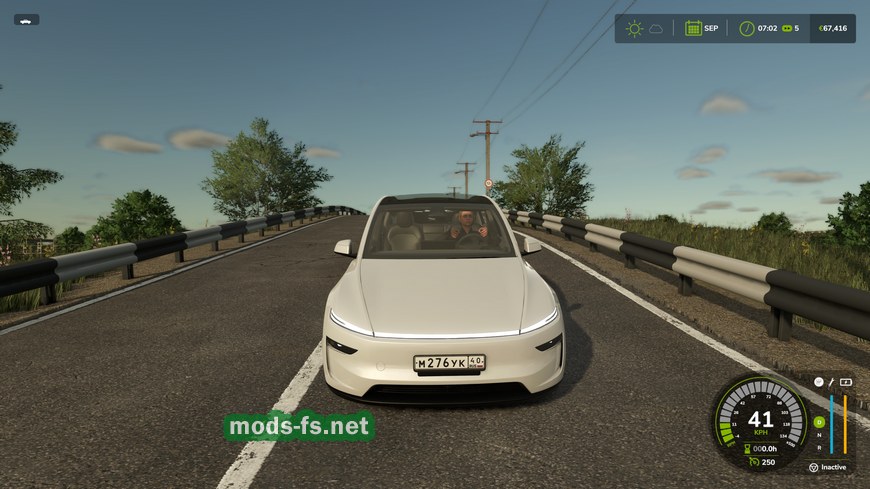Viewport: 870px width, 489px height.
Task: Click the cruise control icon beside 250
Action: click(752, 462)
